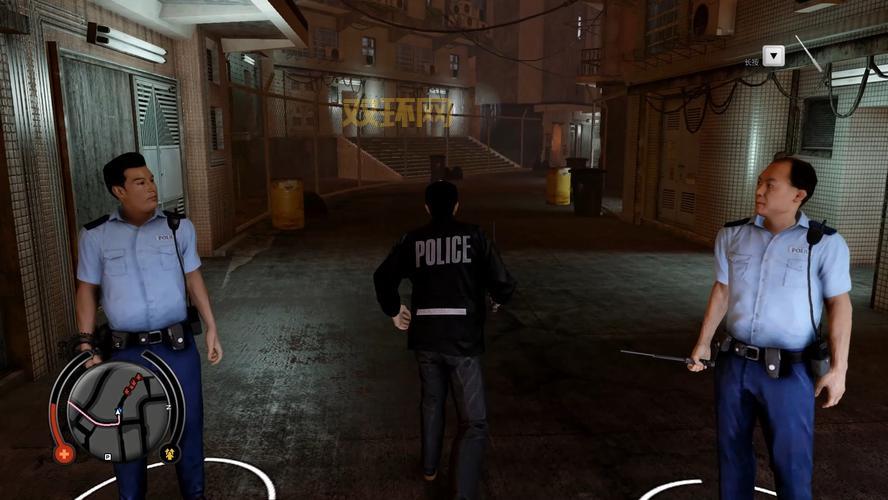Select the red health cross icon
Screen dimensions: 888x500
tap(65, 453)
